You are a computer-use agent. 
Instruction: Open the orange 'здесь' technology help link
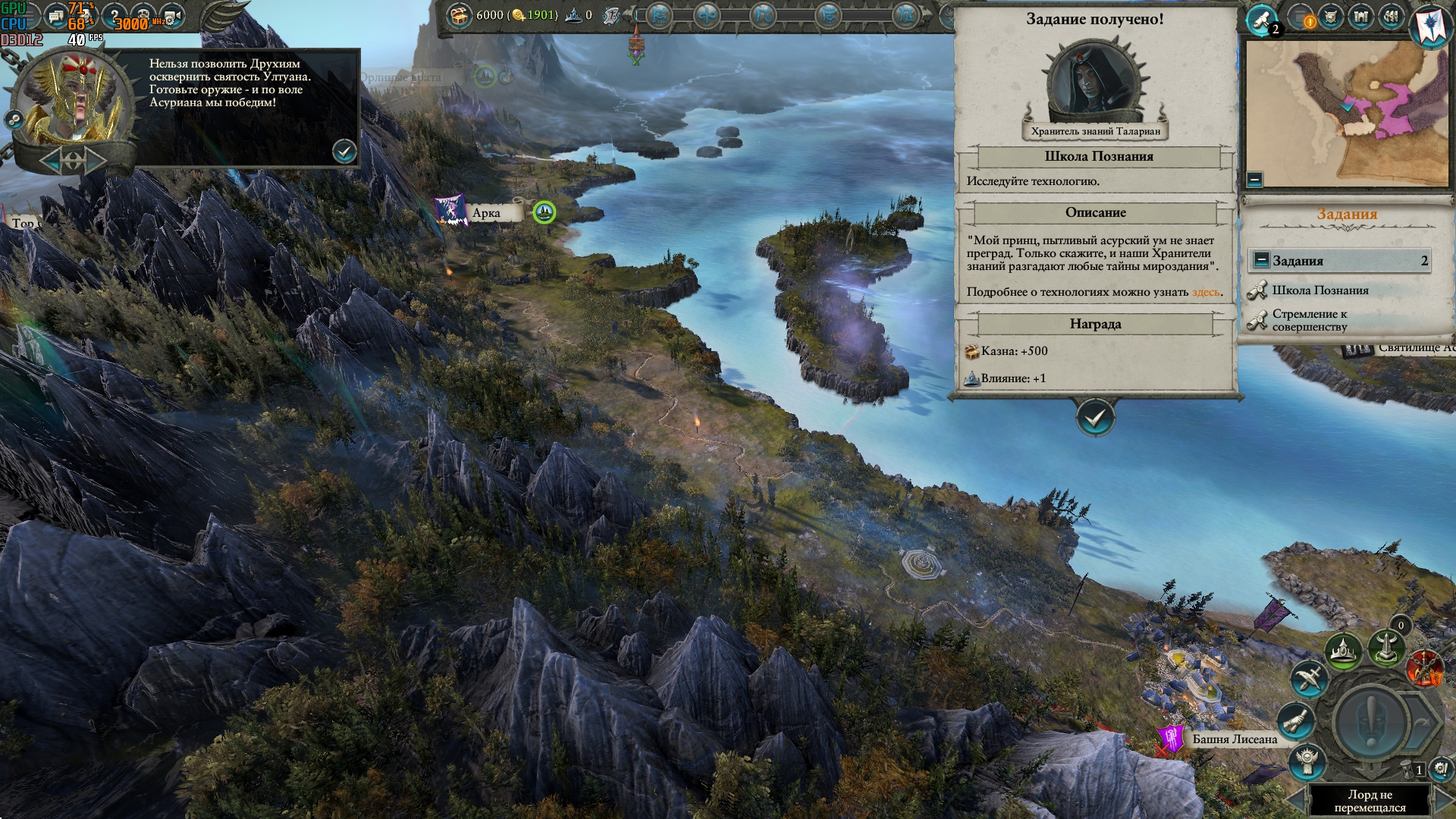coord(1206,292)
